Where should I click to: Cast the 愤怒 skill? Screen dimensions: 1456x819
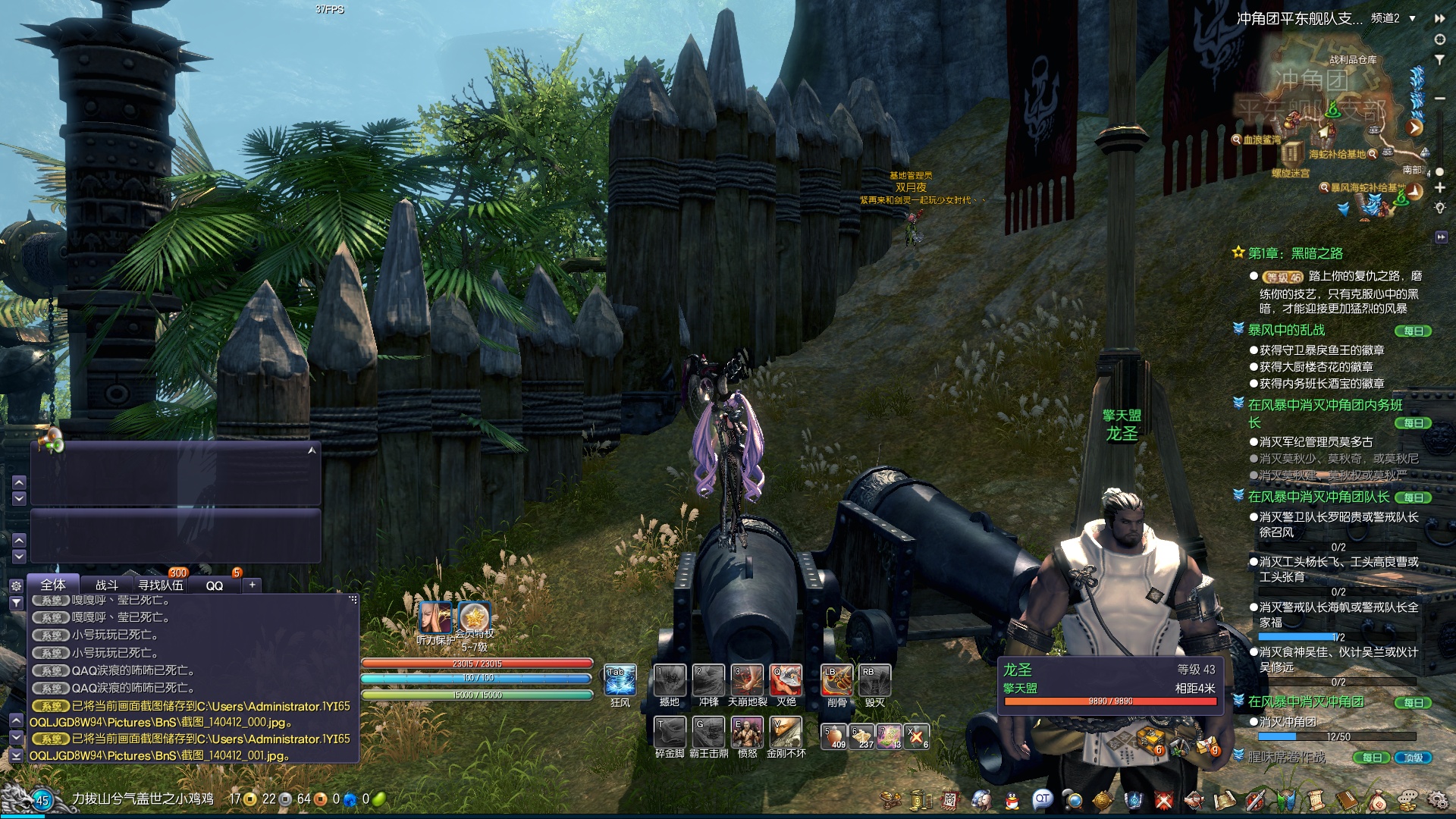[x=747, y=732]
